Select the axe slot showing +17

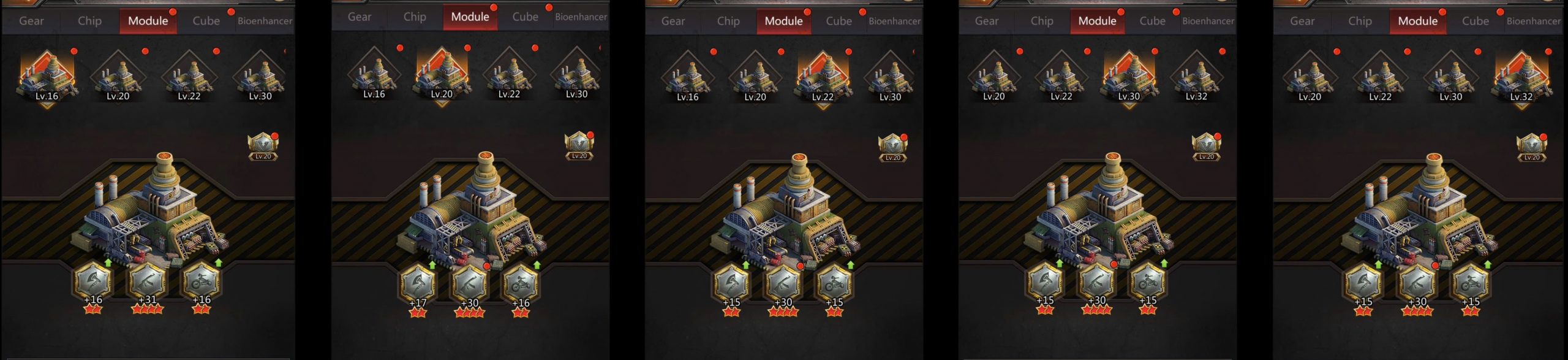pyautogui.click(x=418, y=285)
